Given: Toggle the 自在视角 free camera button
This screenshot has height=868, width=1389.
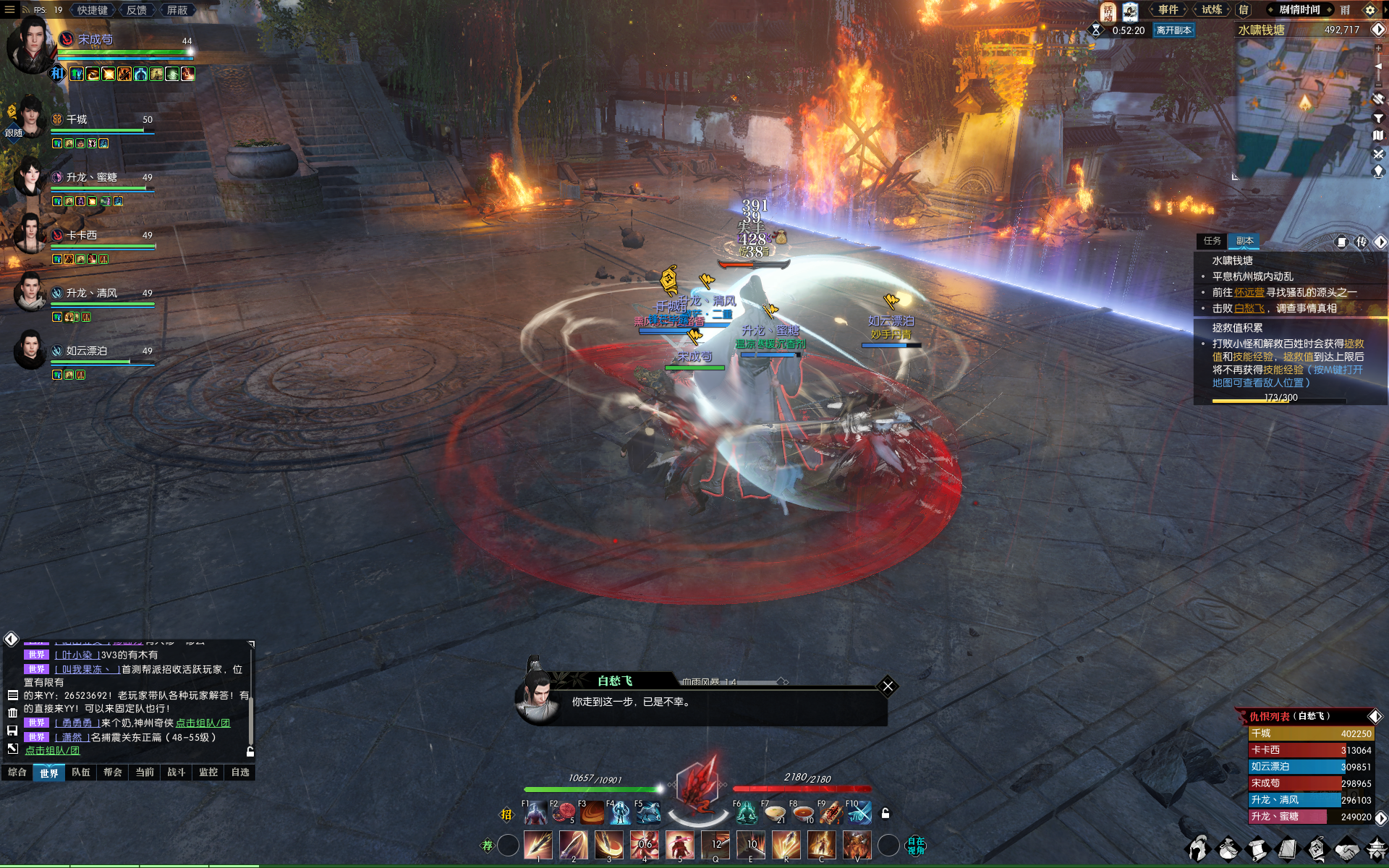Looking at the screenshot, I should point(916,845).
